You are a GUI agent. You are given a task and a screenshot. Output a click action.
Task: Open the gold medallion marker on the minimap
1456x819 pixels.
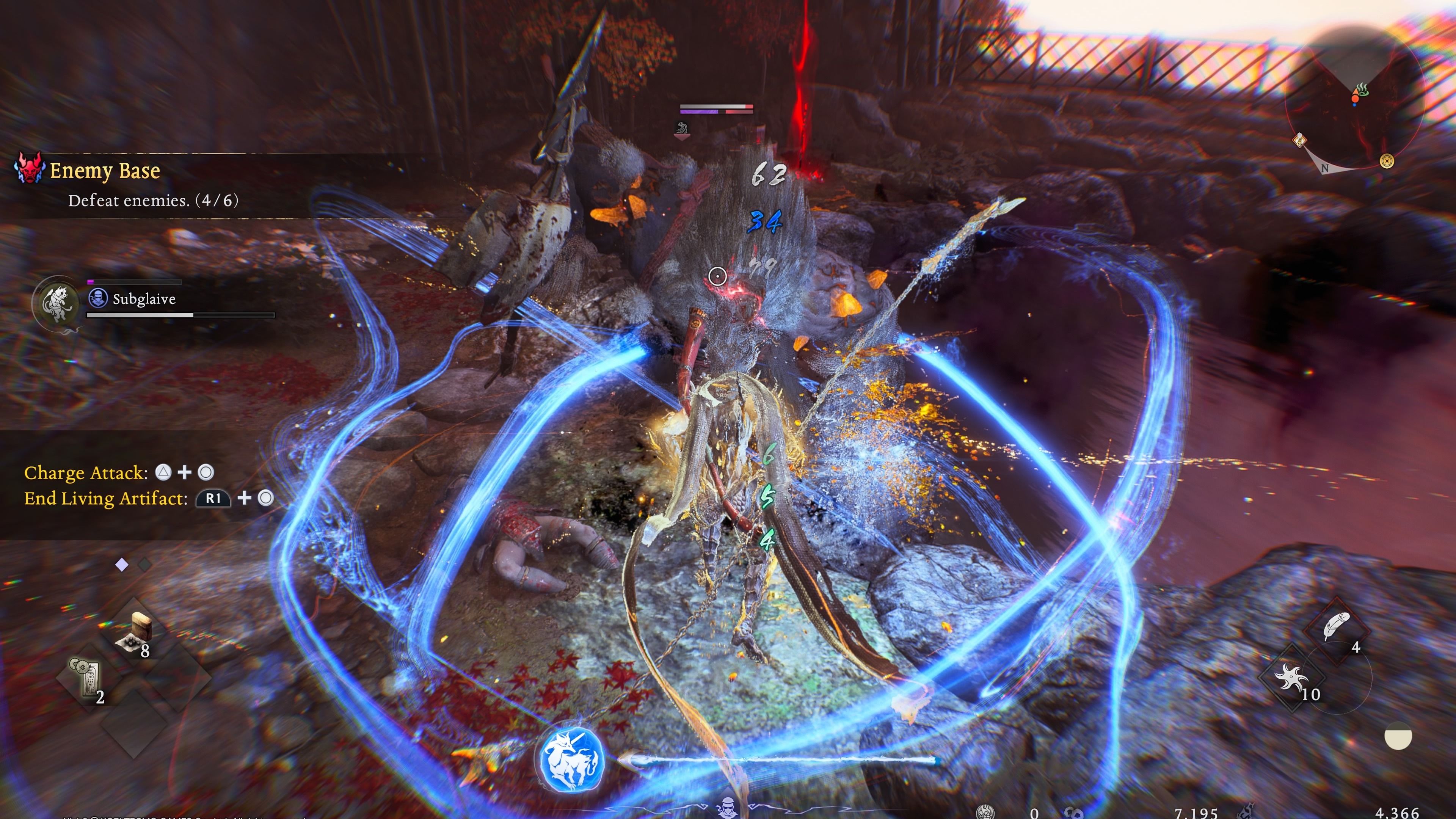point(1388,161)
